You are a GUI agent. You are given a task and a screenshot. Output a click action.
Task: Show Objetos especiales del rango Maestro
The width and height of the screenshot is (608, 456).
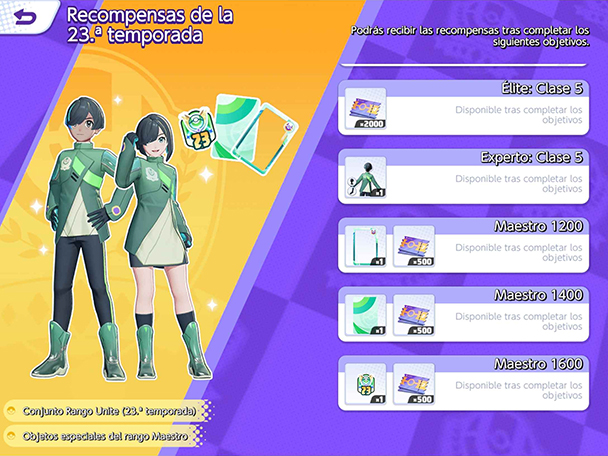point(103,436)
